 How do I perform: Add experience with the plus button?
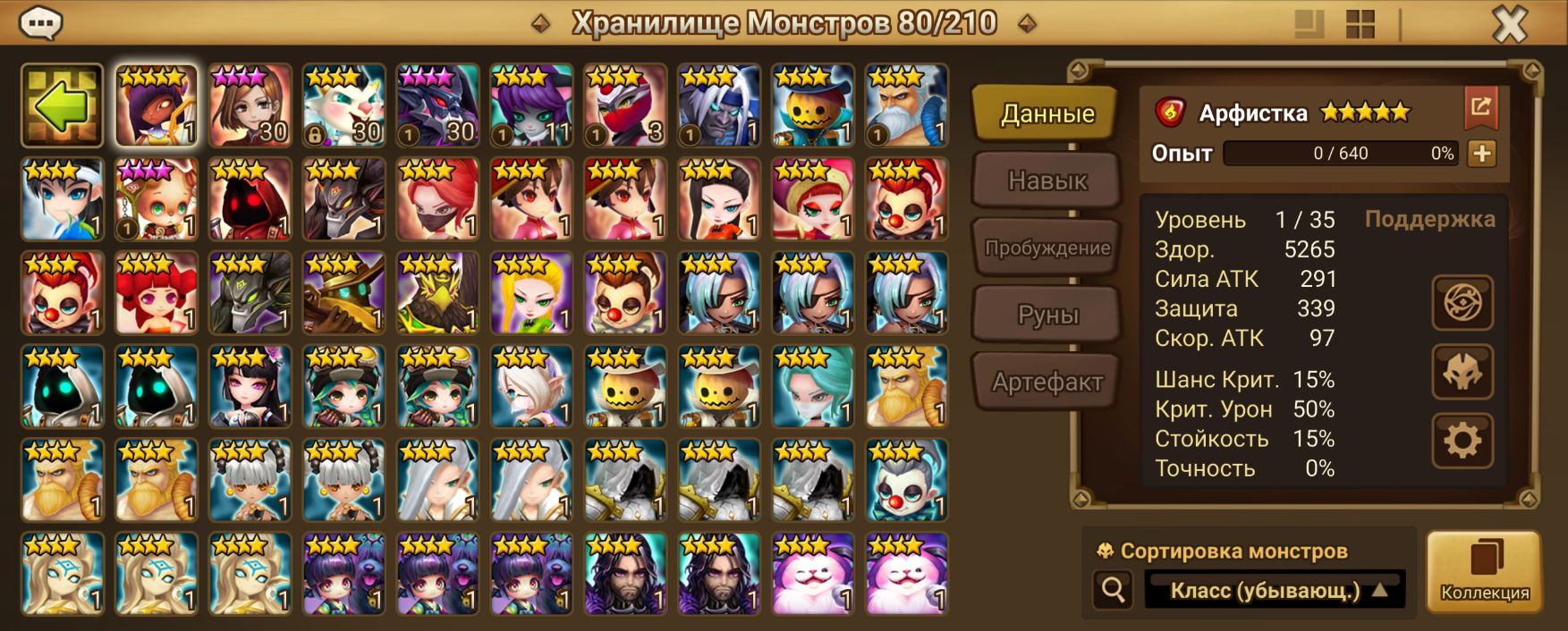click(1481, 154)
